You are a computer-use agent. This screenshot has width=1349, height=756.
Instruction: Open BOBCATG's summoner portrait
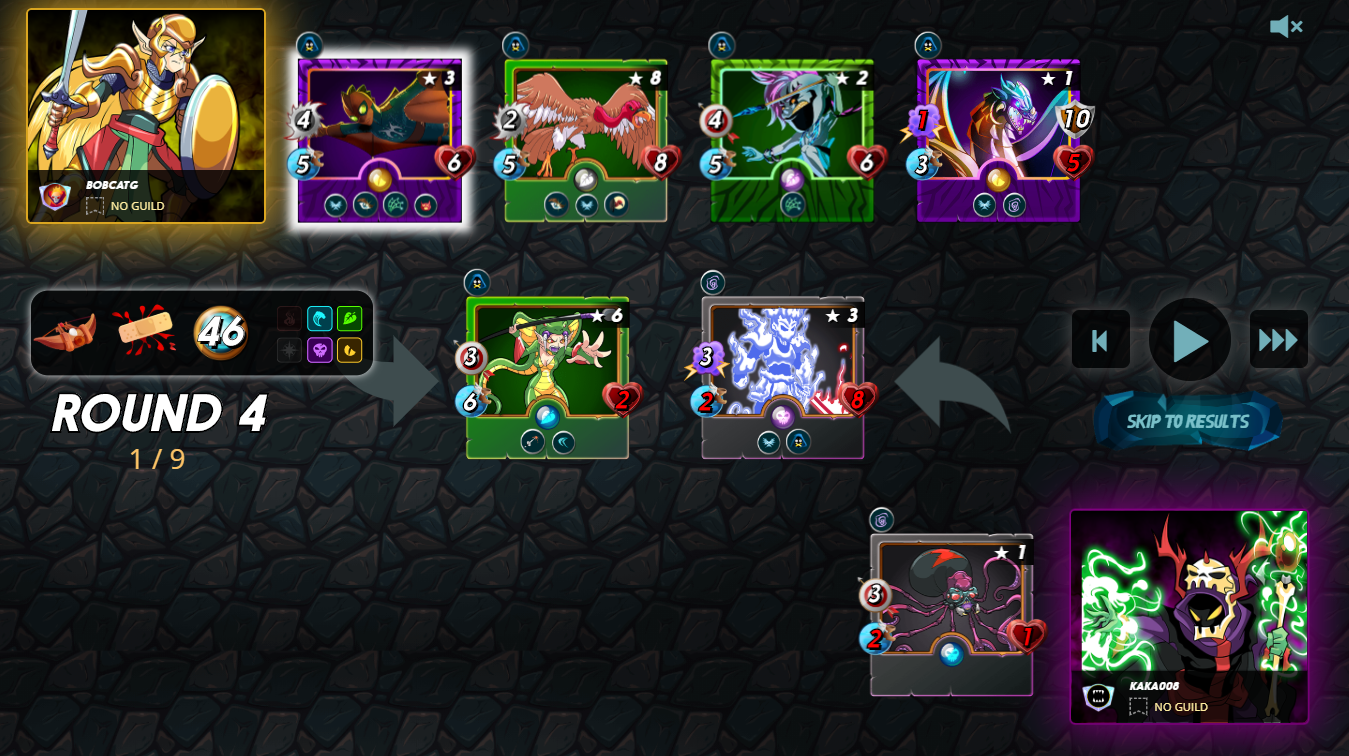146,115
